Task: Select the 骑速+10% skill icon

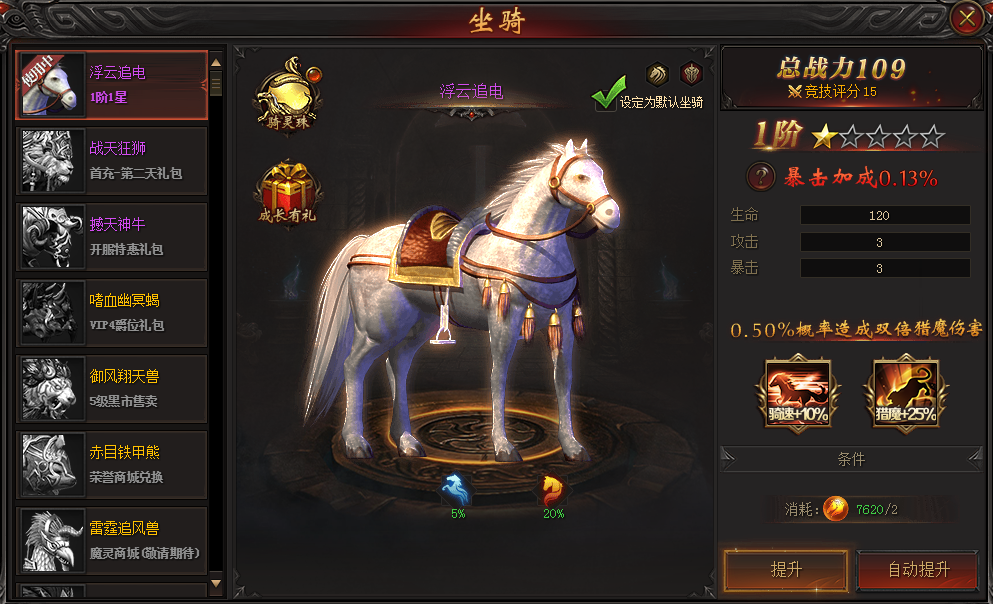Action: coord(798,392)
